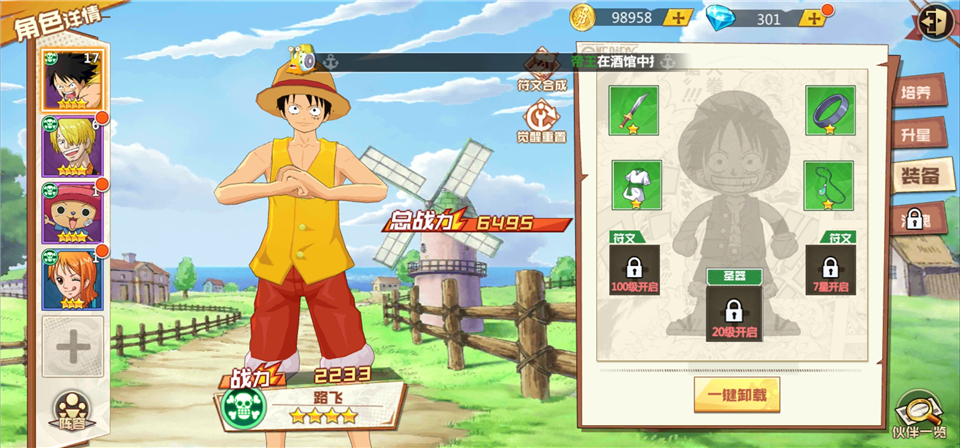This screenshot has height=448, width=960.
Task: Choose Chopper's portrait in character list
Action: coord(71,212)
